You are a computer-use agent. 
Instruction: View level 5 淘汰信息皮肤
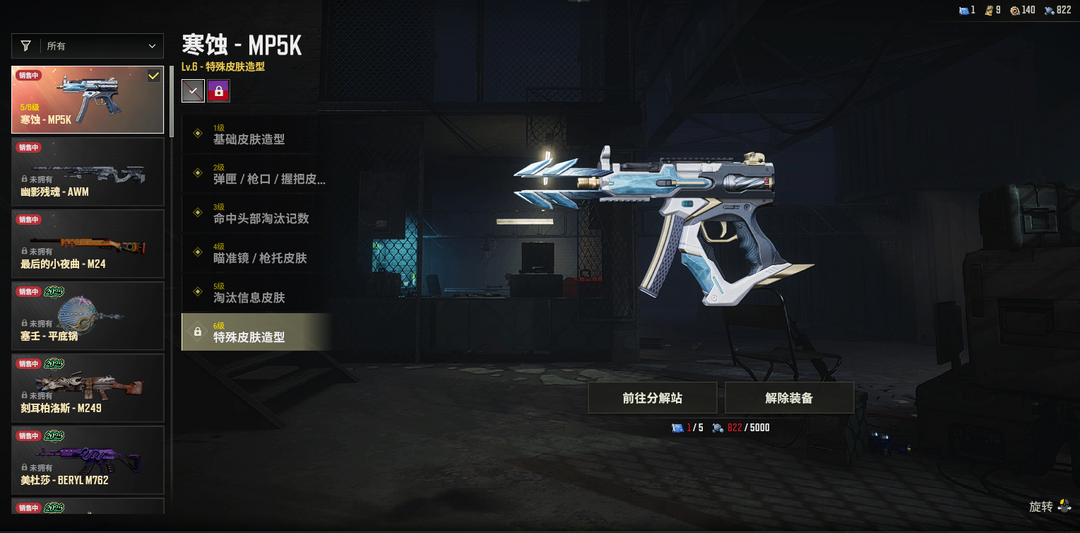[256, 292]
